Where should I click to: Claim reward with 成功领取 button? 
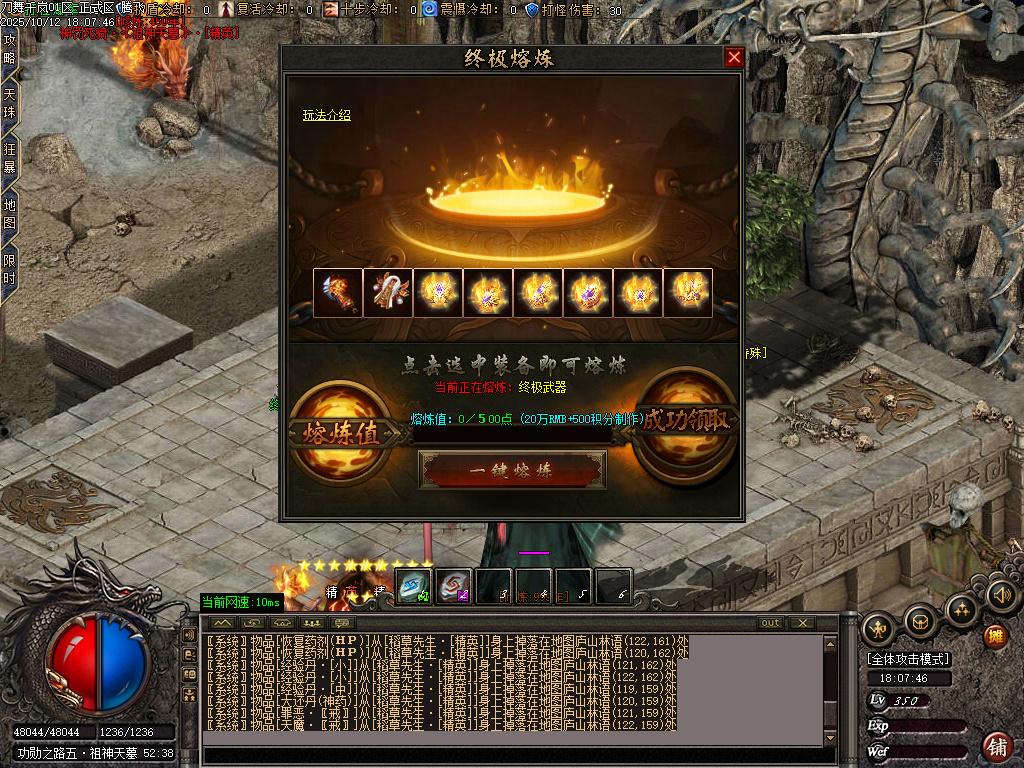[x=686, y=420]
